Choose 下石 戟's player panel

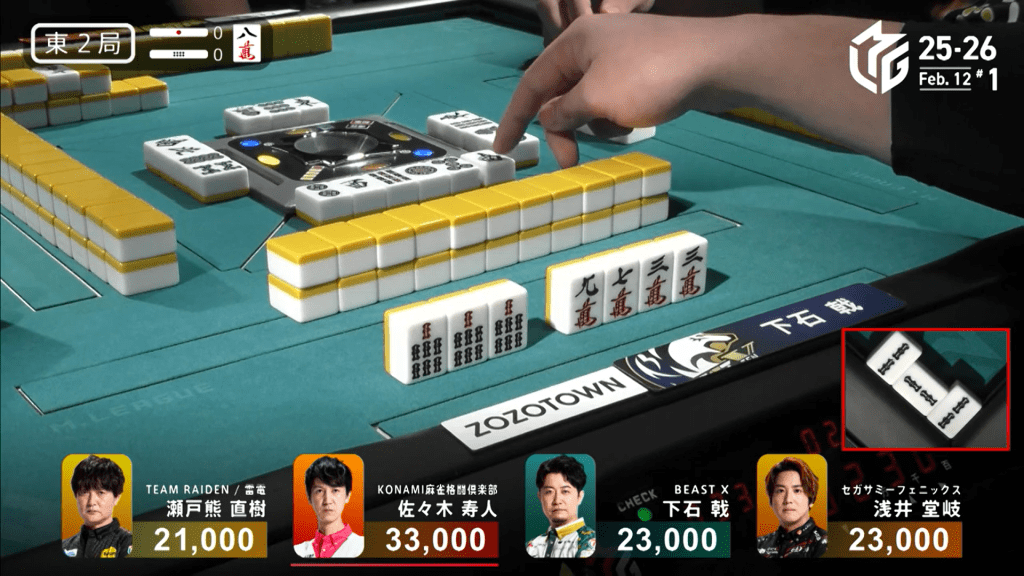coord(627,506)
